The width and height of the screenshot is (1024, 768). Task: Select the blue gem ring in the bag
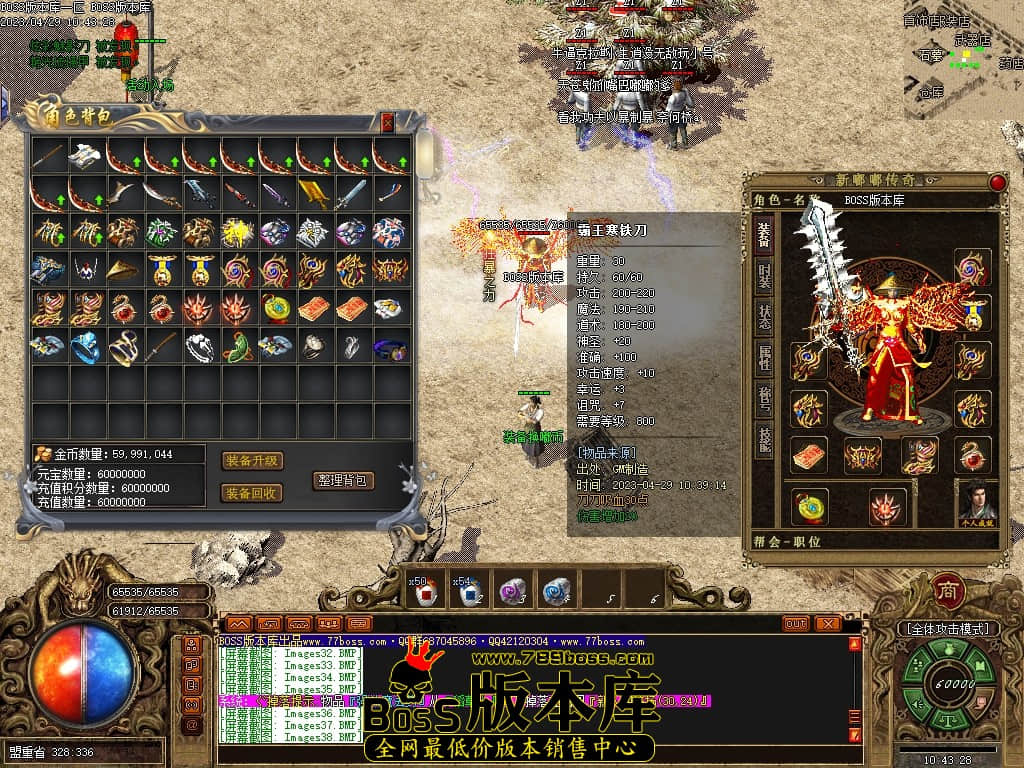click(86, 347)
